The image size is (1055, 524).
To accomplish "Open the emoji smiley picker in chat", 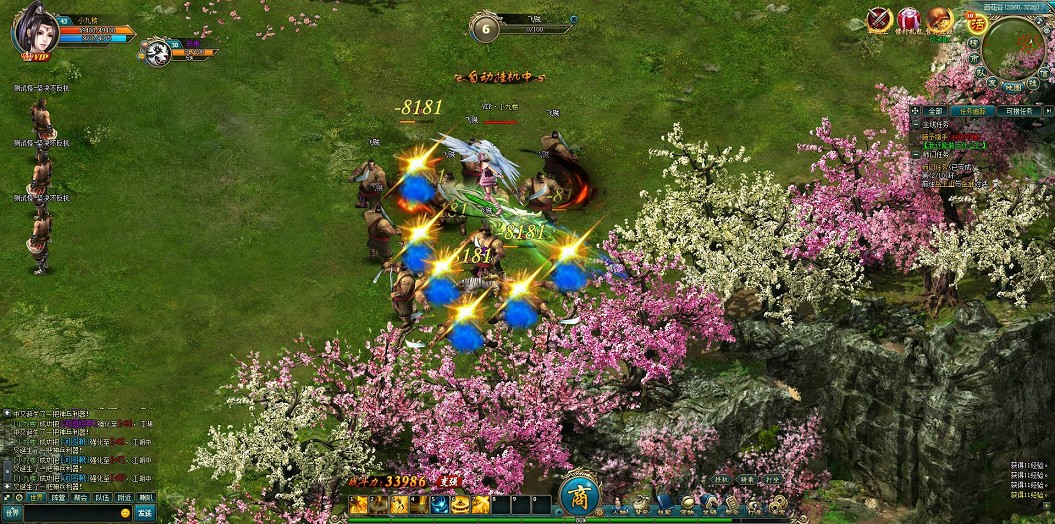I will point(125,513).
